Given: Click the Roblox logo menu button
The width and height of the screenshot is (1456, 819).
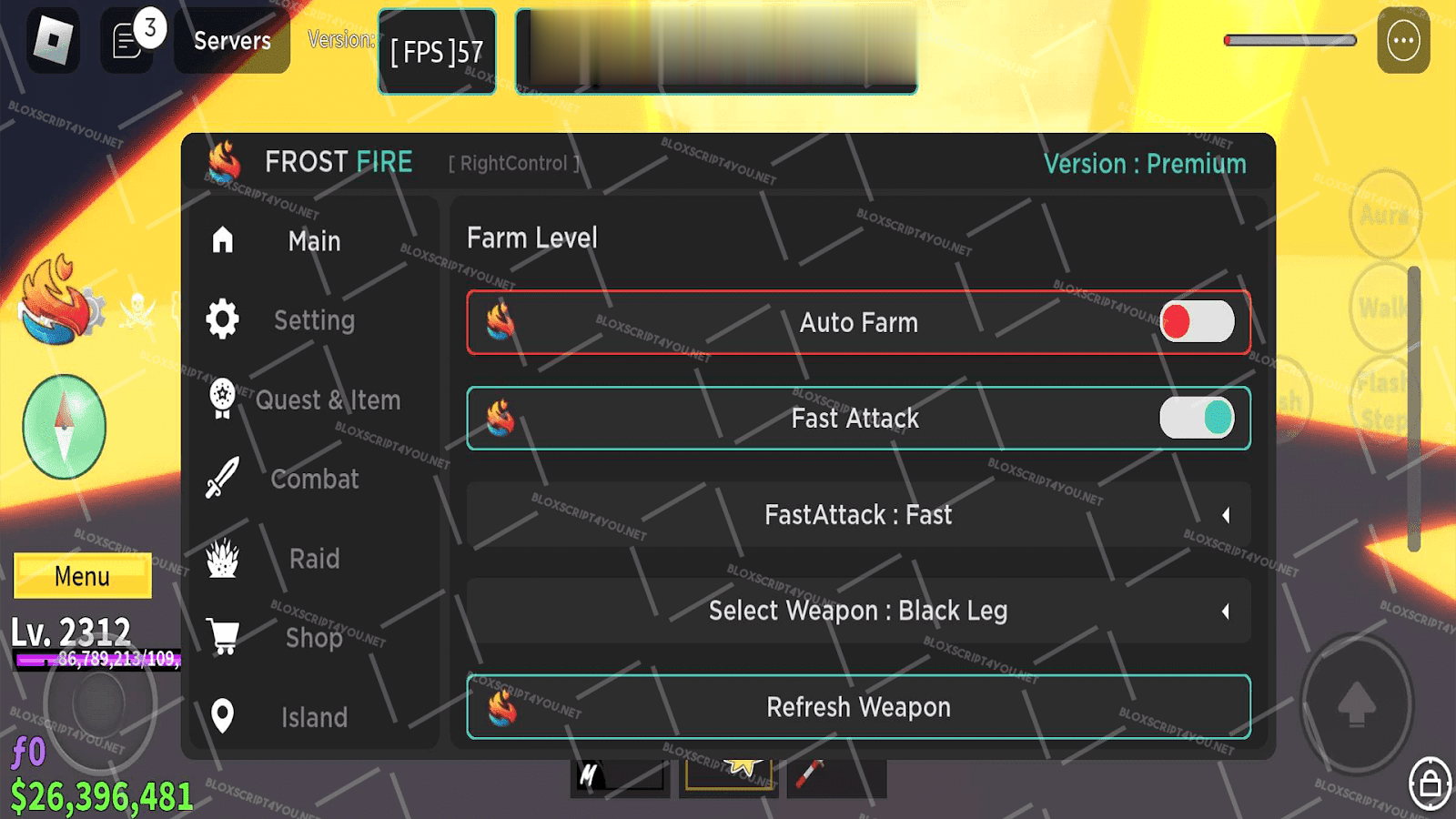Looking at the screenshot, I should coord(53,40).
